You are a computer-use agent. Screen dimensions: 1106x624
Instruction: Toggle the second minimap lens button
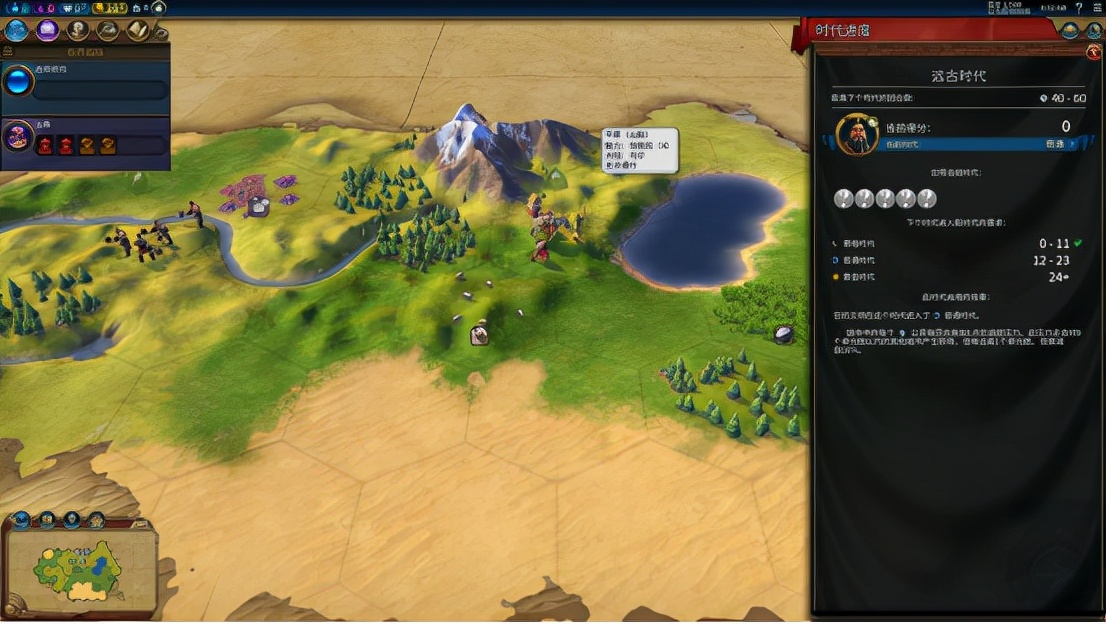point(47,520)
